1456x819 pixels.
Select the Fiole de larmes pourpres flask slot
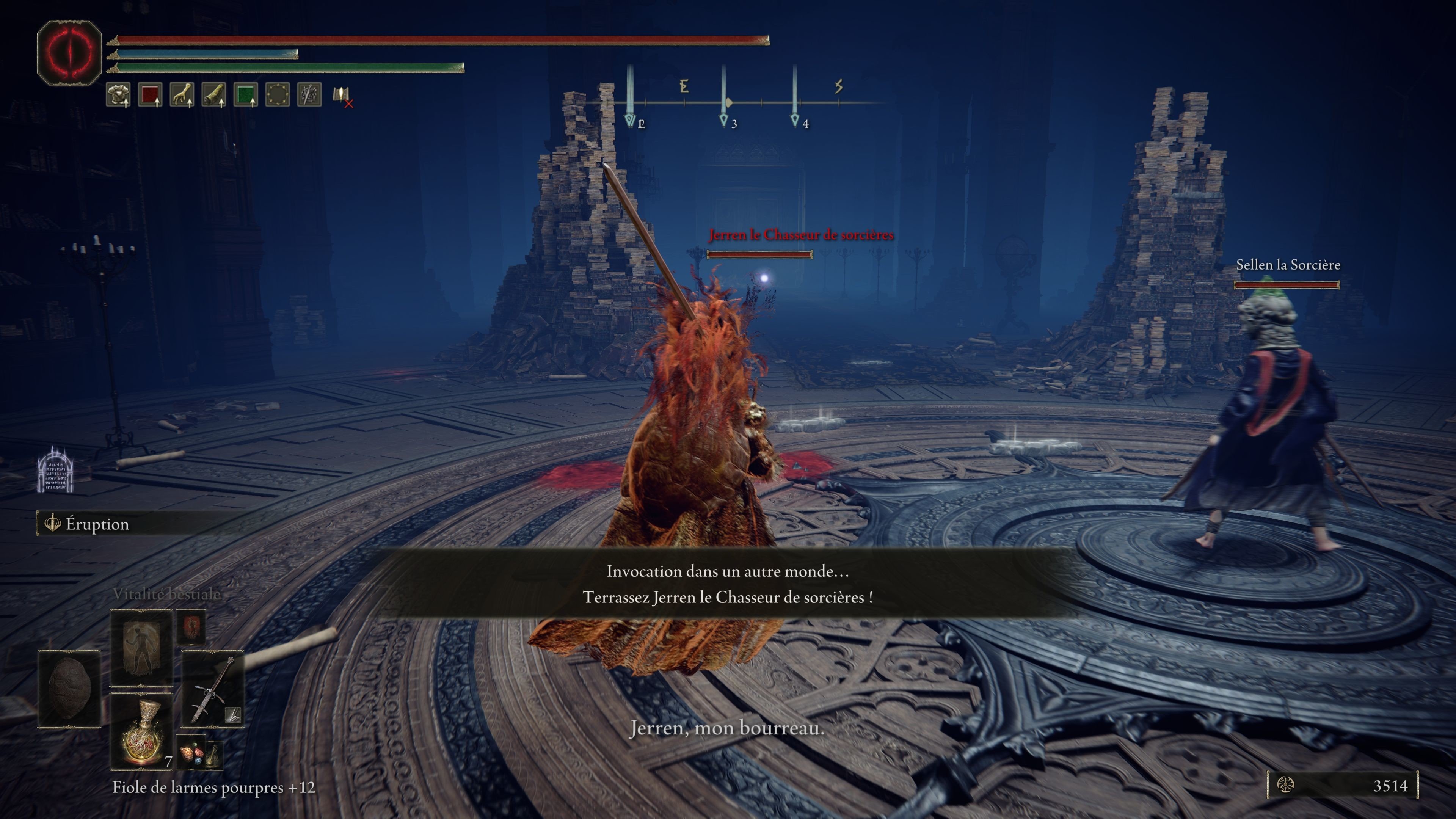141,732
